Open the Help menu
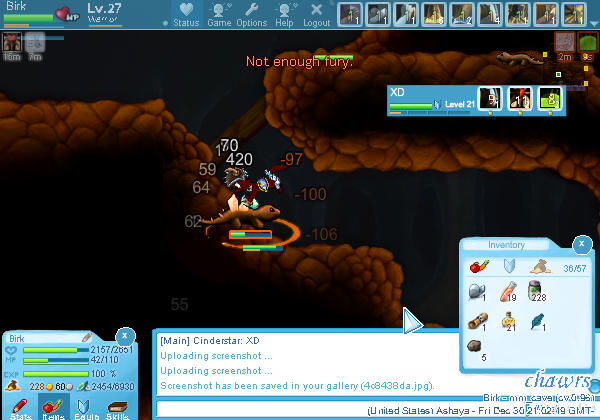This screenshot has width=600, height=420. coord(285,15)
